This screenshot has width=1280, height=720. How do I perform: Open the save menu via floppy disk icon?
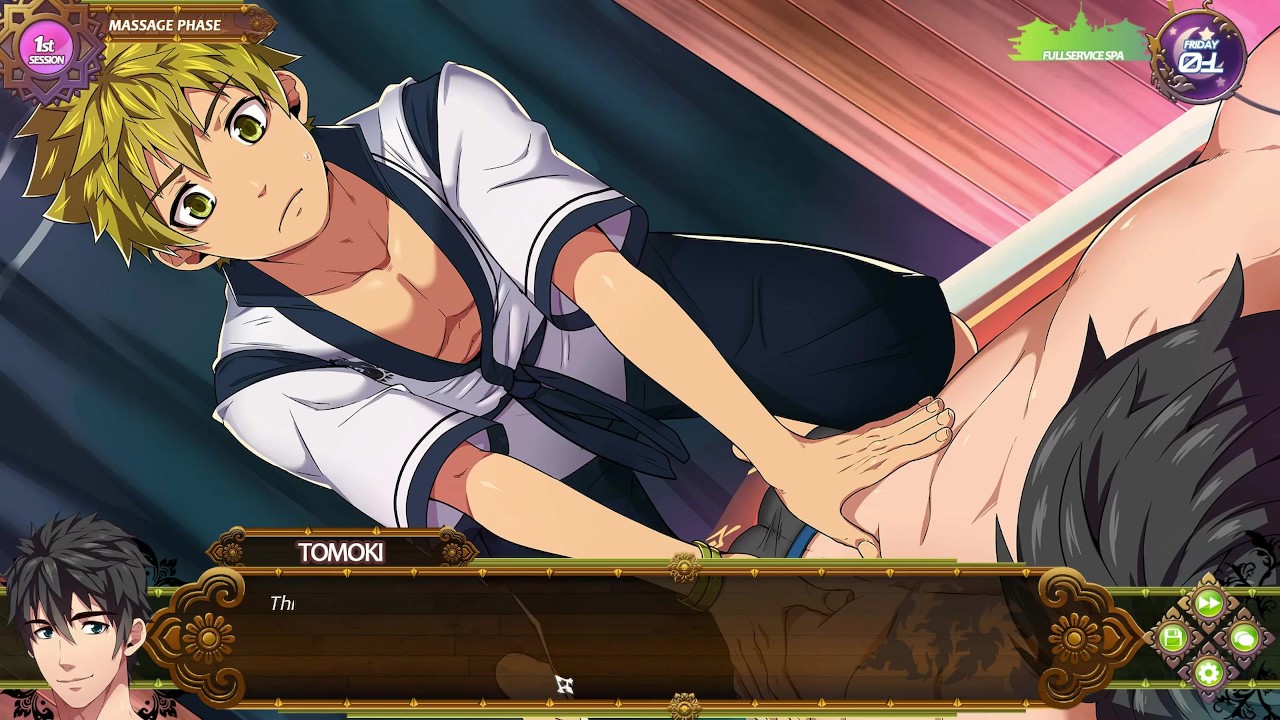[1173, 637]
